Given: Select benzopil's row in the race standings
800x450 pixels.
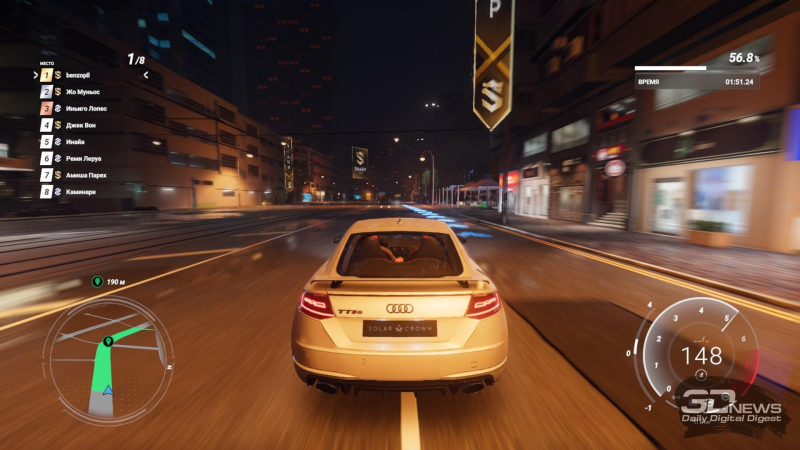Looking at the screenshot, I should (80, 75).
